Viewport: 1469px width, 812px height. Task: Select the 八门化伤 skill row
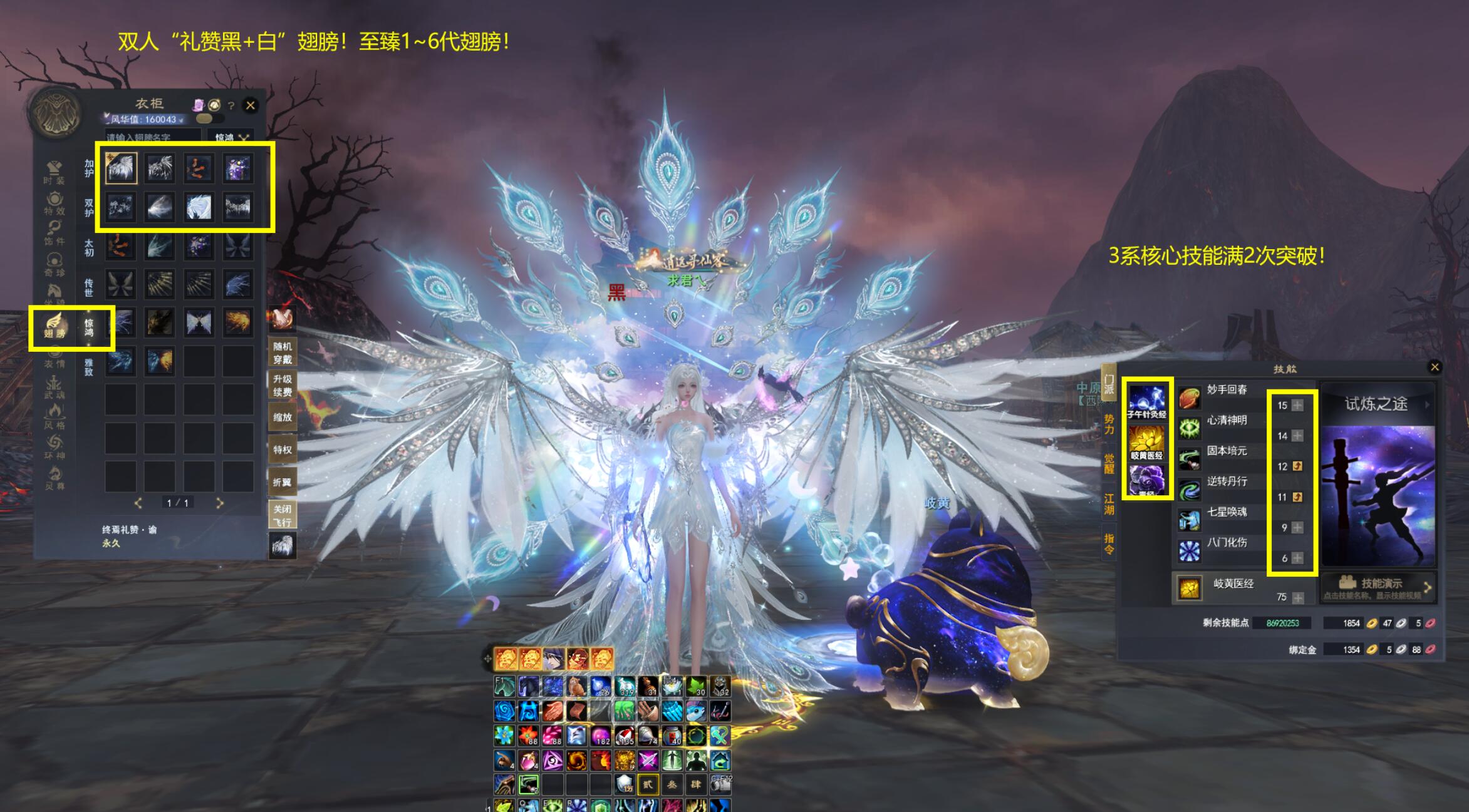pyautogui.click(x=1226, y=543)
